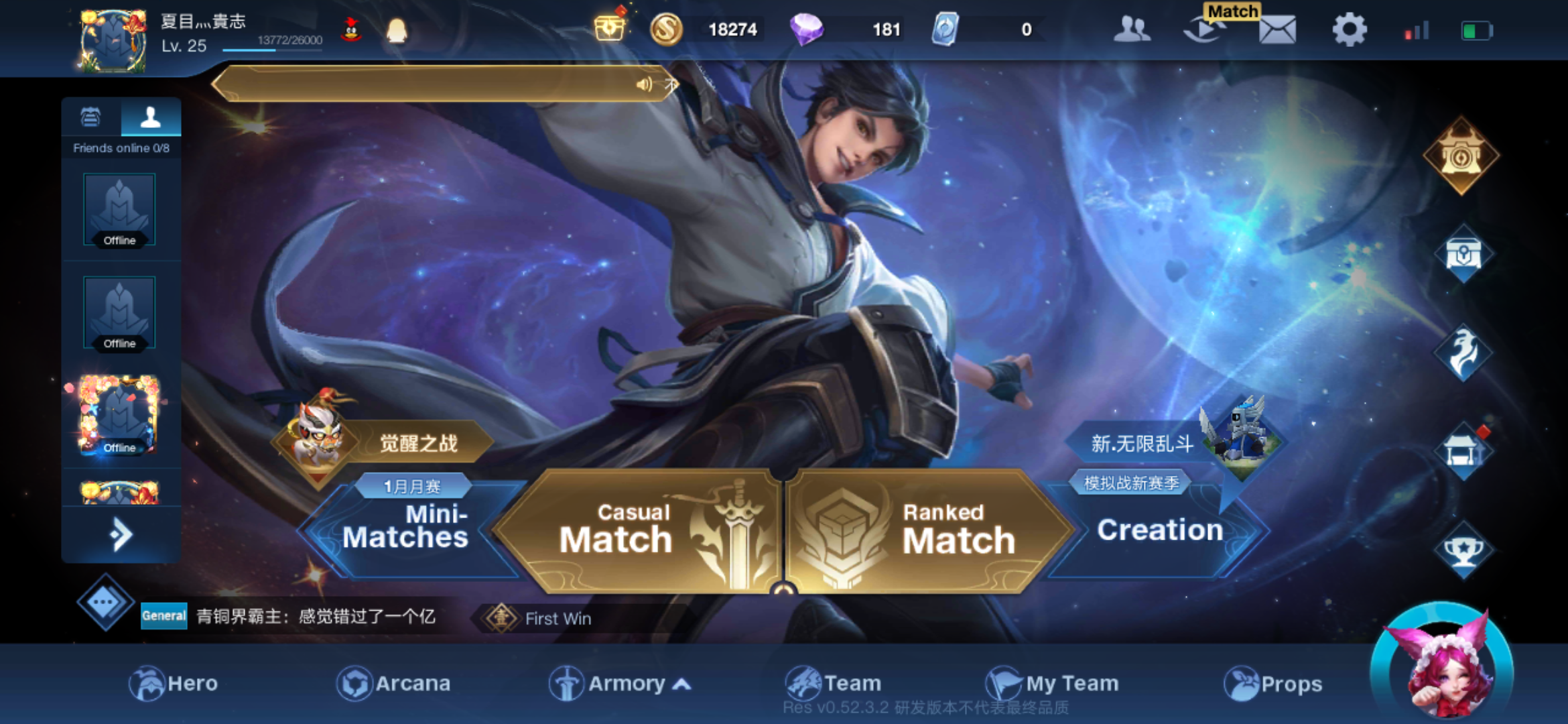Open the settings gear
This screenshot has height=724, width=1568.
click(1349, 29)
